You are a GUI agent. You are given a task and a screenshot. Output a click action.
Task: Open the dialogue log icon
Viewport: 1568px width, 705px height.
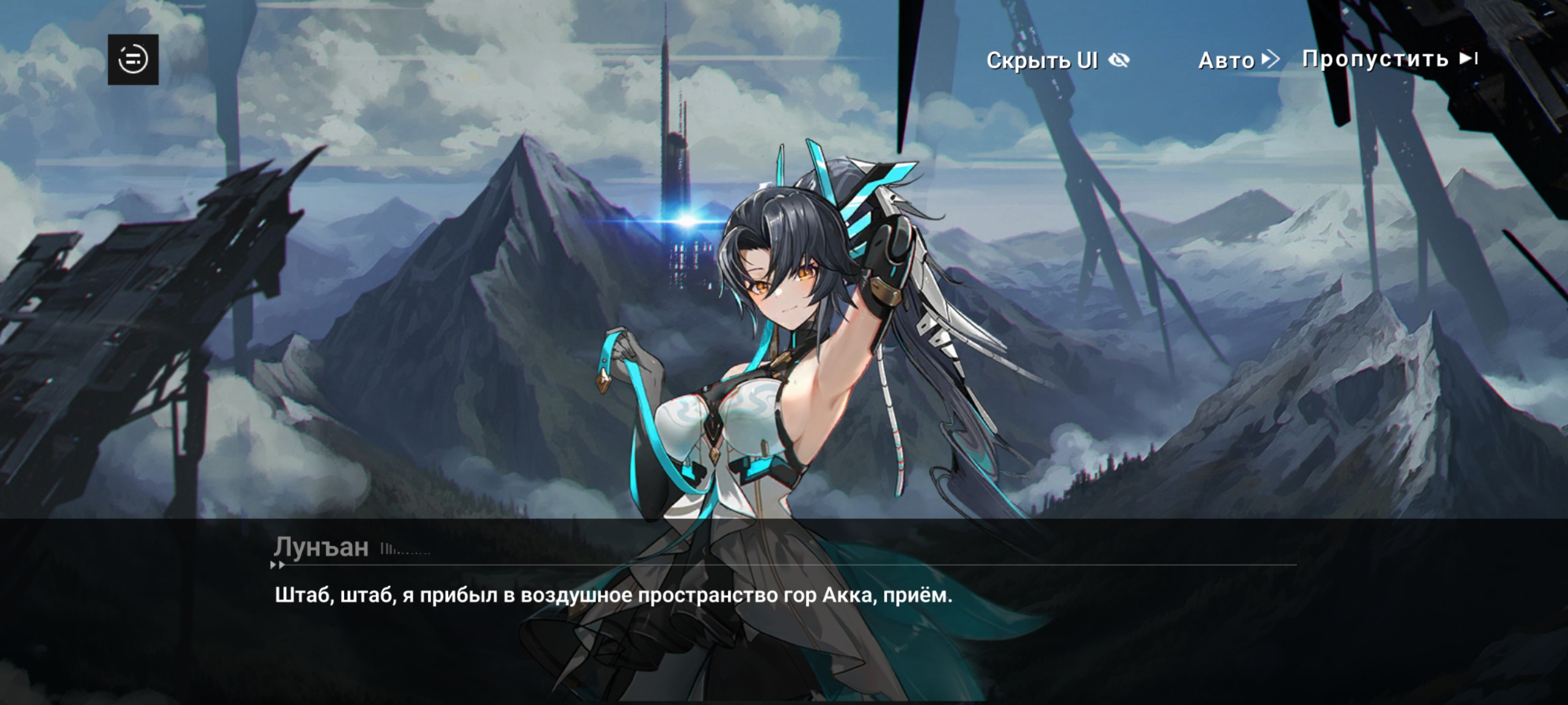coord(133,60)
